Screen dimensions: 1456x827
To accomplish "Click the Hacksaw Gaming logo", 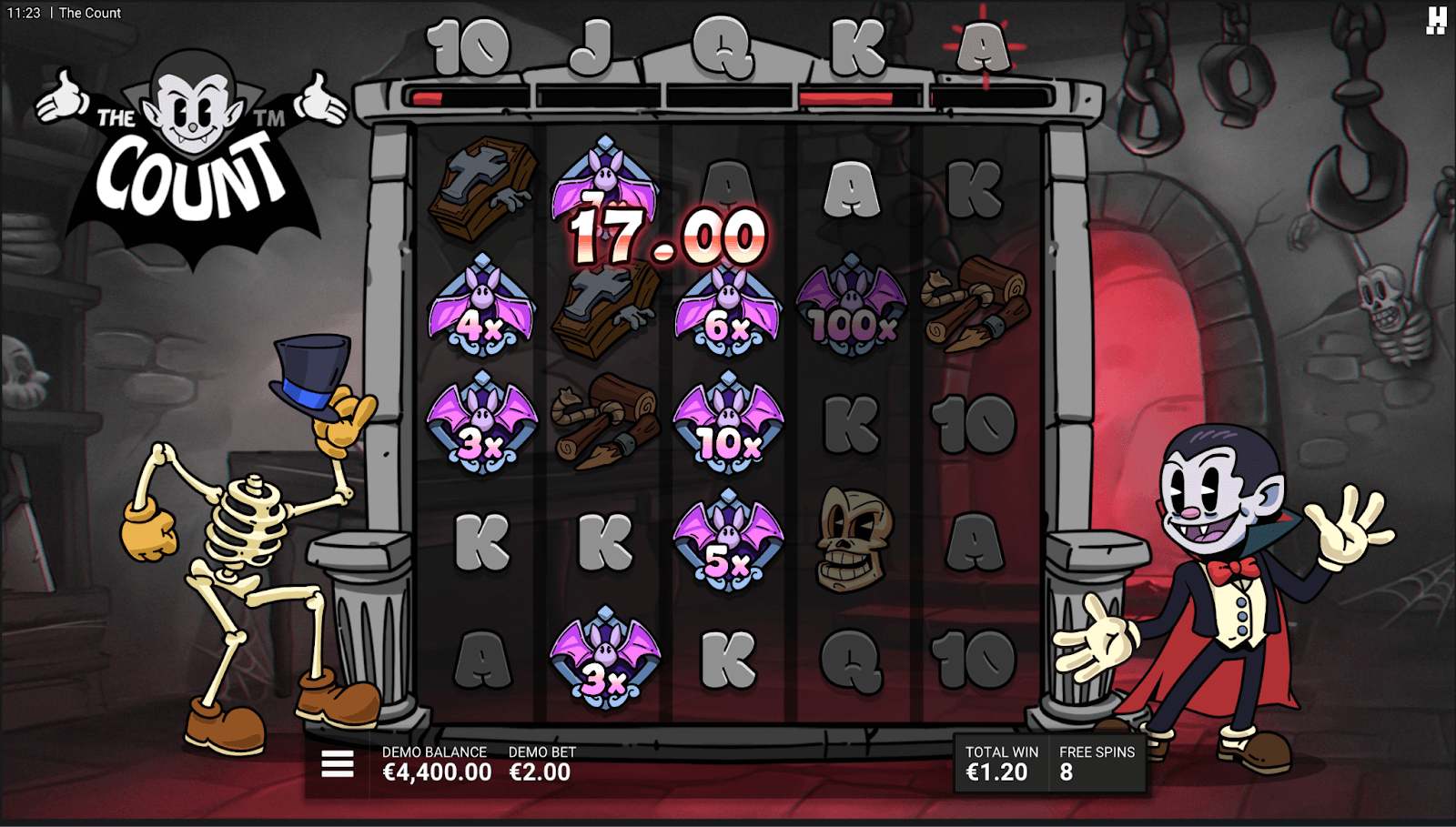I will click(x=1436, y=20).
